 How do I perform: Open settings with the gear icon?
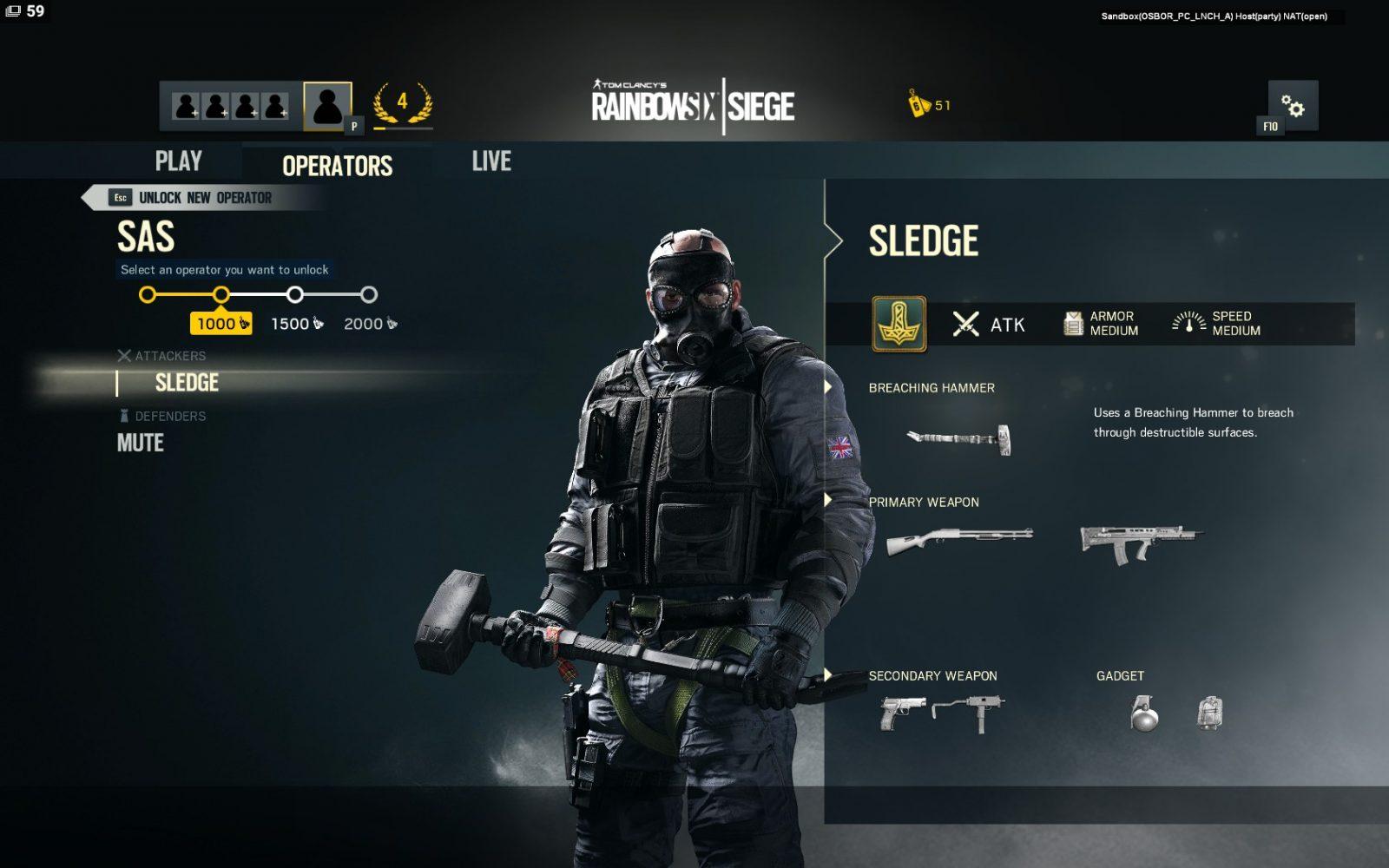[x=1293, y=106]
